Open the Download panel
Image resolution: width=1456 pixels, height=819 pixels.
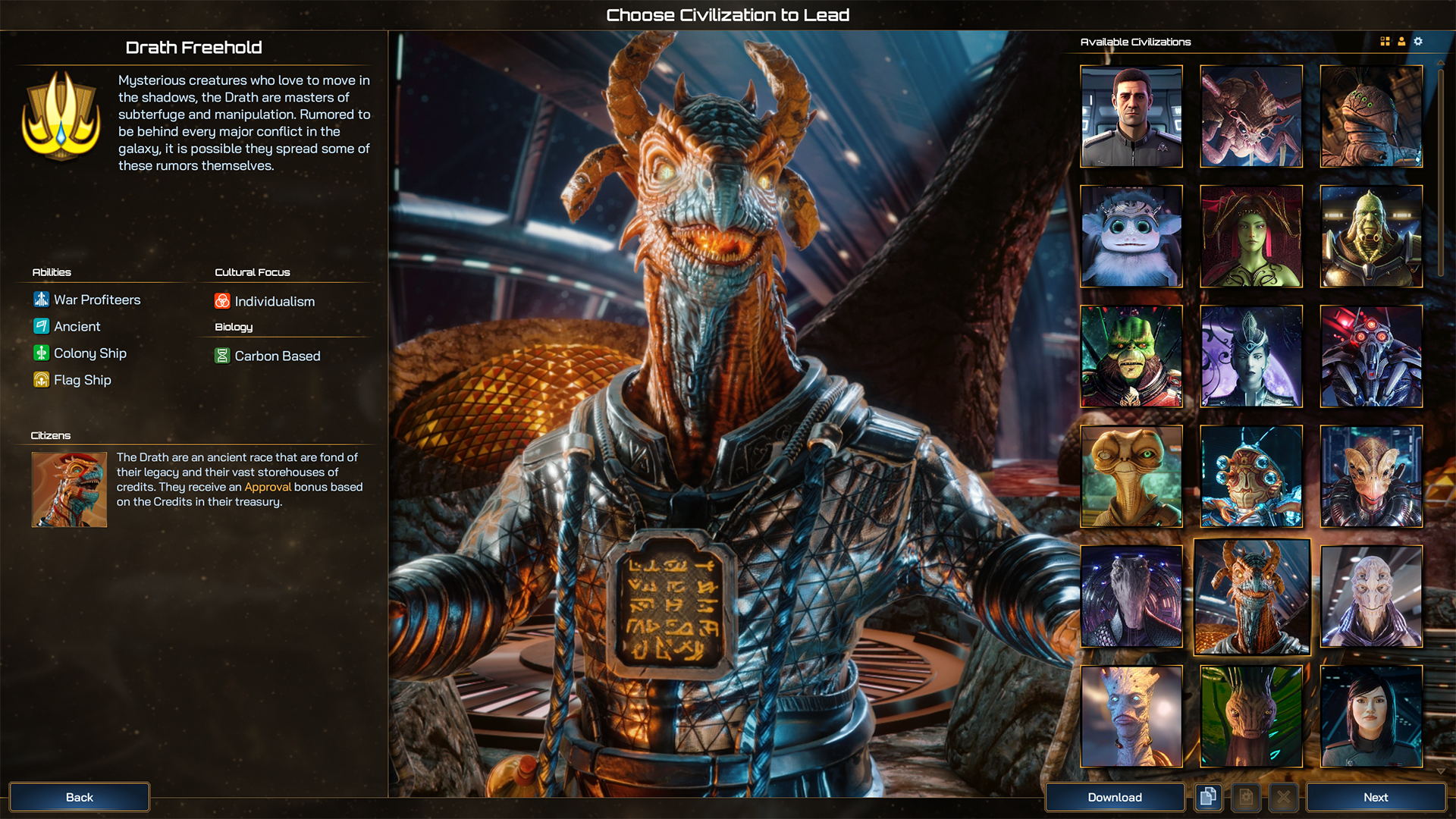tap(1115, 797)
